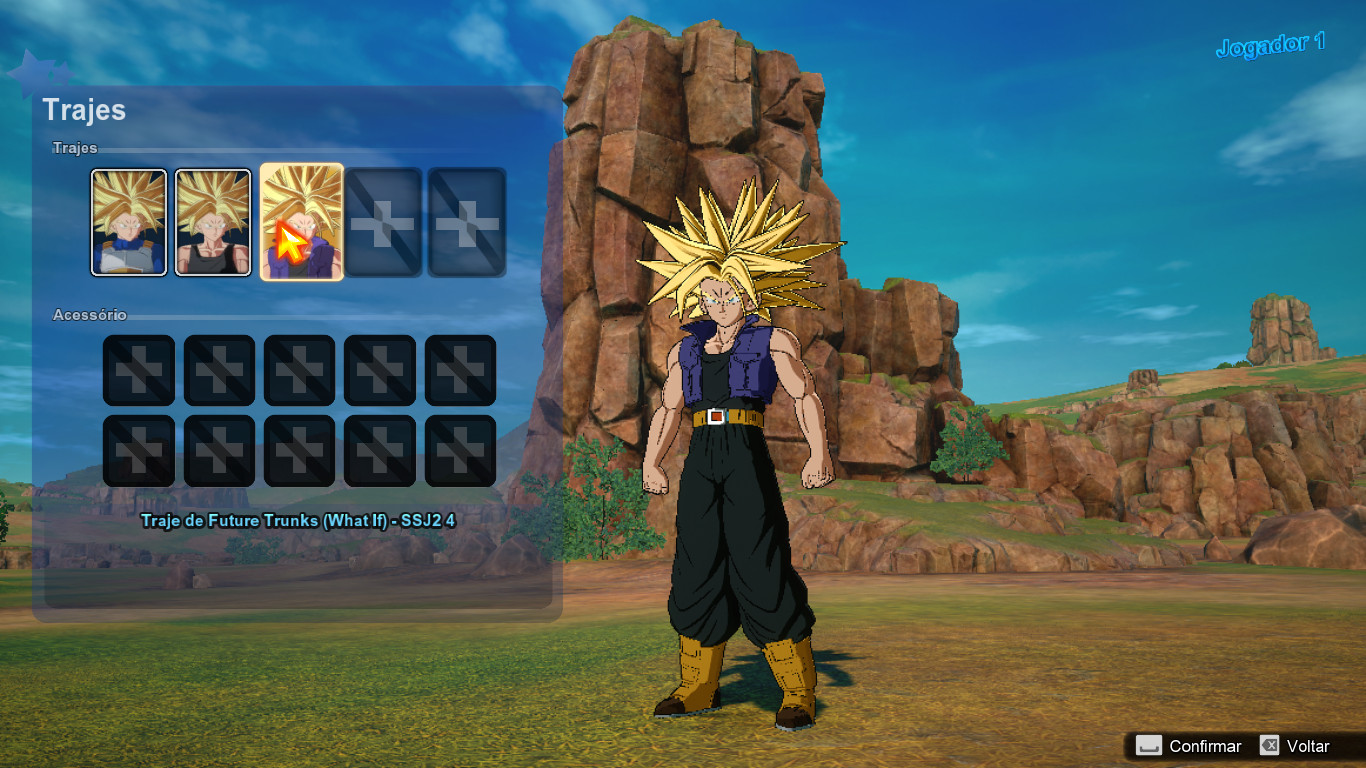Viewport: 1366px width, 768px height.
Task: Select the Trunks armor costume thumbnail
Action: tap(129, 222)
